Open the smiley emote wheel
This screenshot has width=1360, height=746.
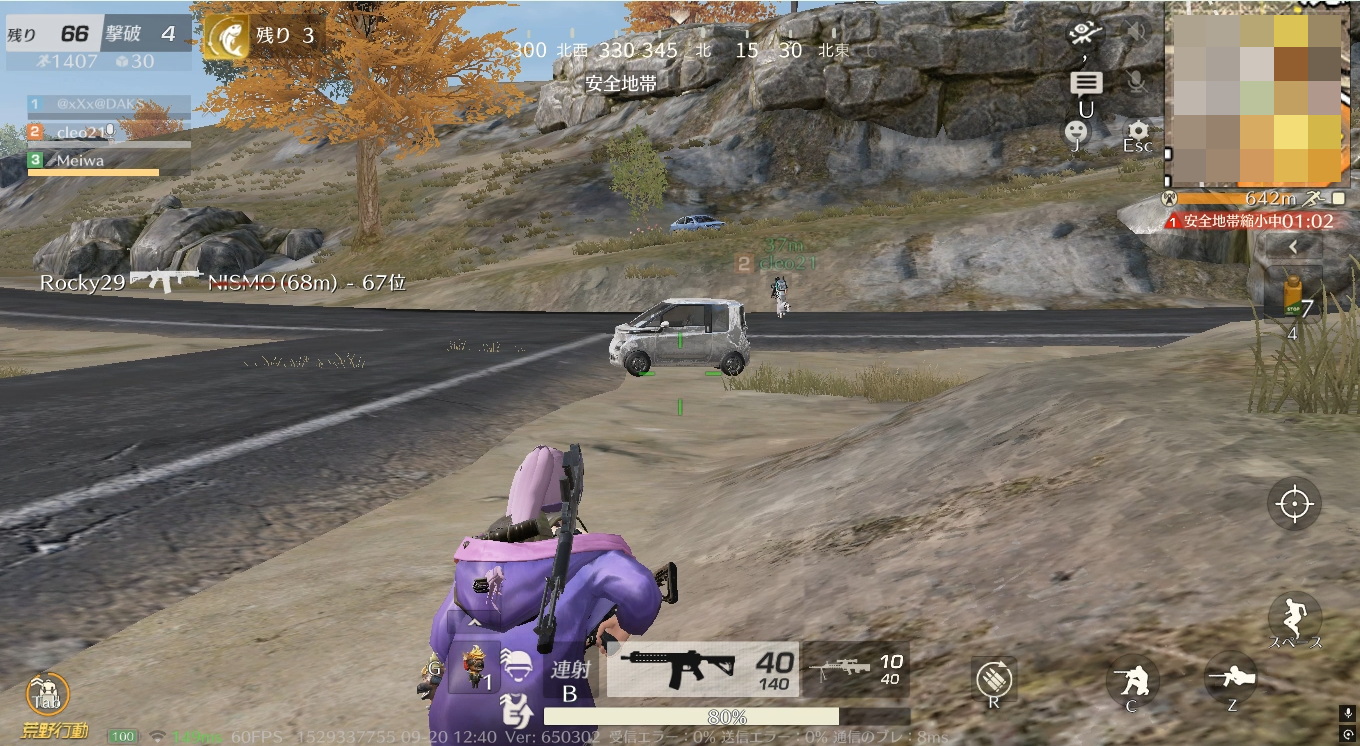(1076, 131)
